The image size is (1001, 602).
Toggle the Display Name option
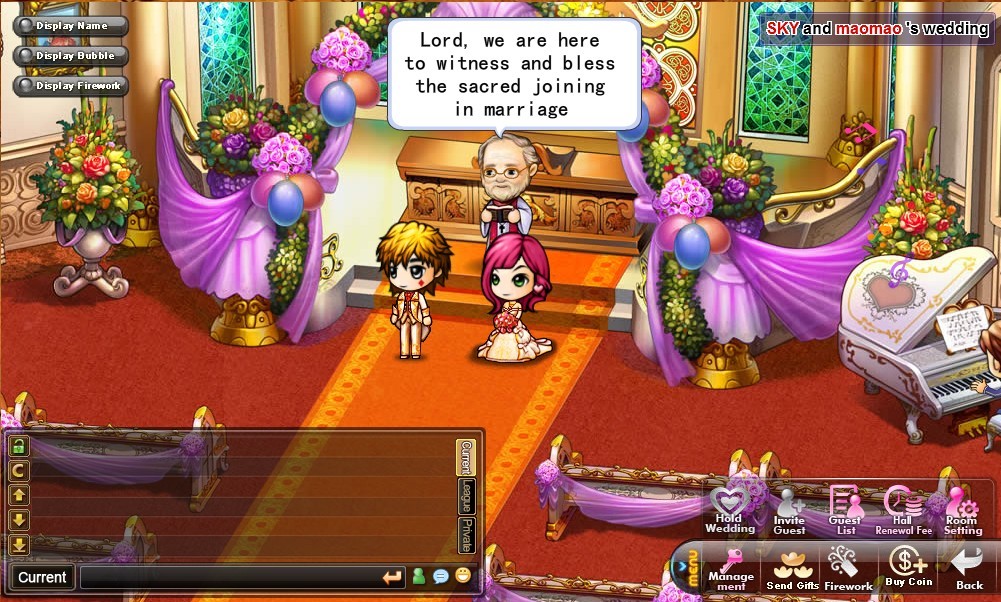[x=70, y=26]
